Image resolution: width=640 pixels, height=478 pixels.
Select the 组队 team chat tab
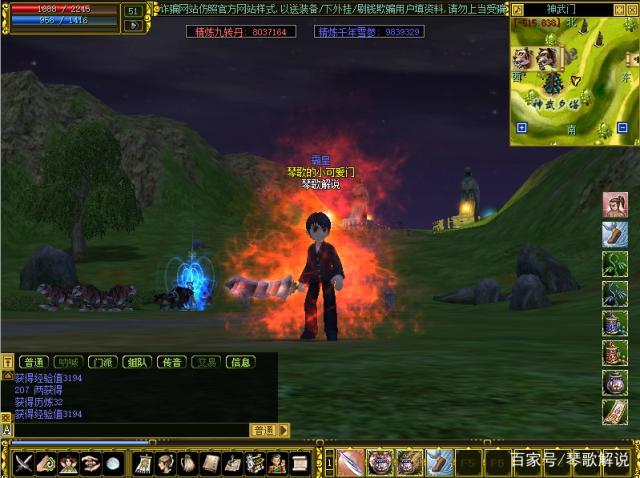coord(135,362)
